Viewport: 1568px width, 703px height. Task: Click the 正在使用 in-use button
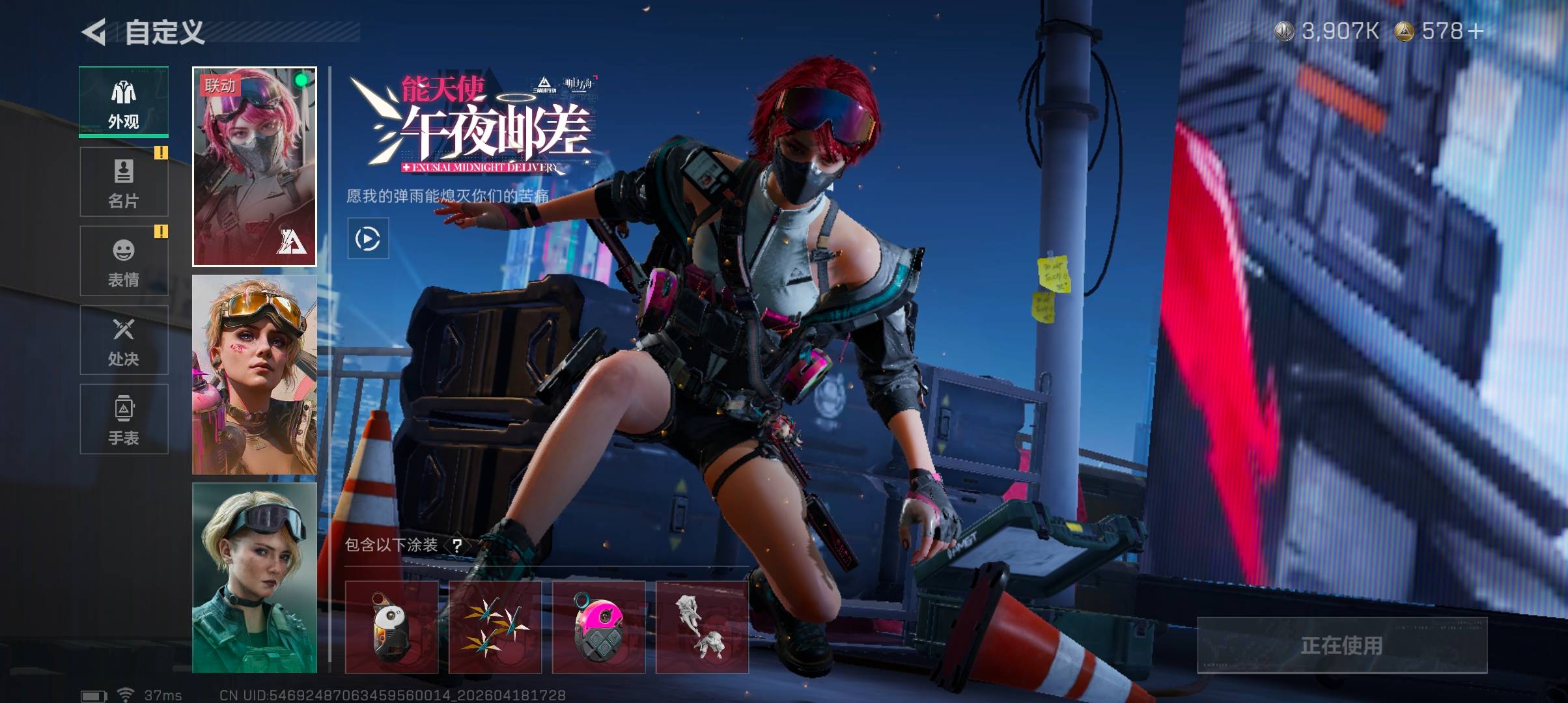1342,645
